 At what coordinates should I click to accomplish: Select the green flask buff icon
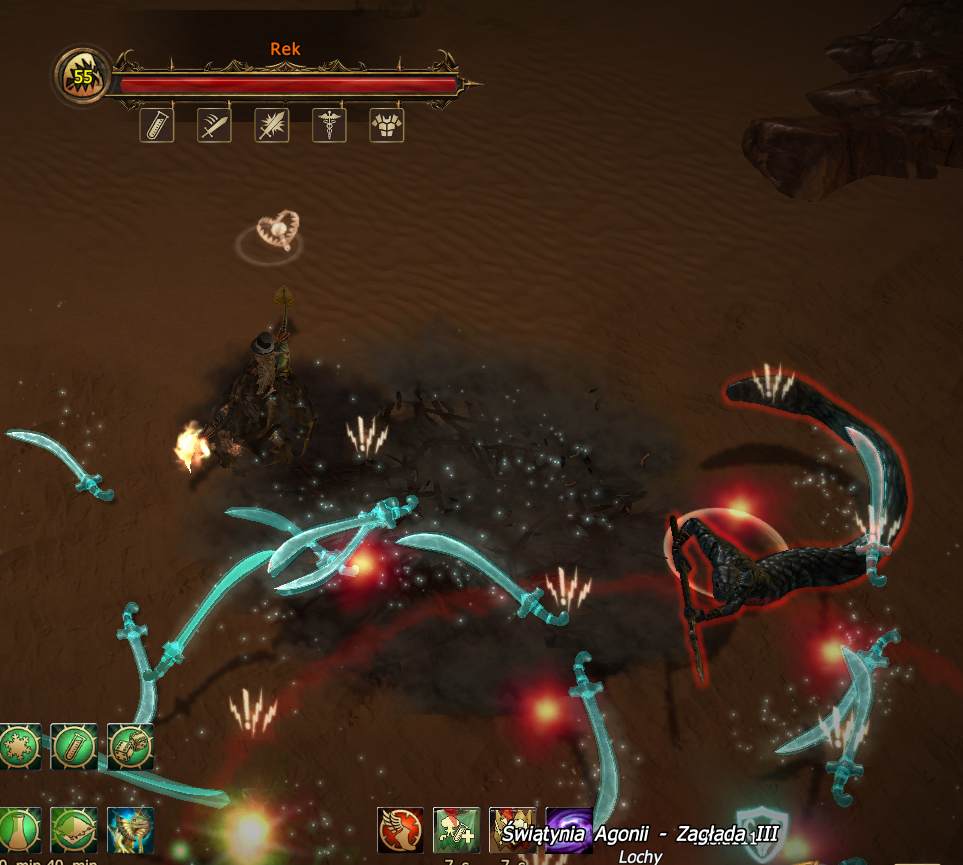point(18,830)
